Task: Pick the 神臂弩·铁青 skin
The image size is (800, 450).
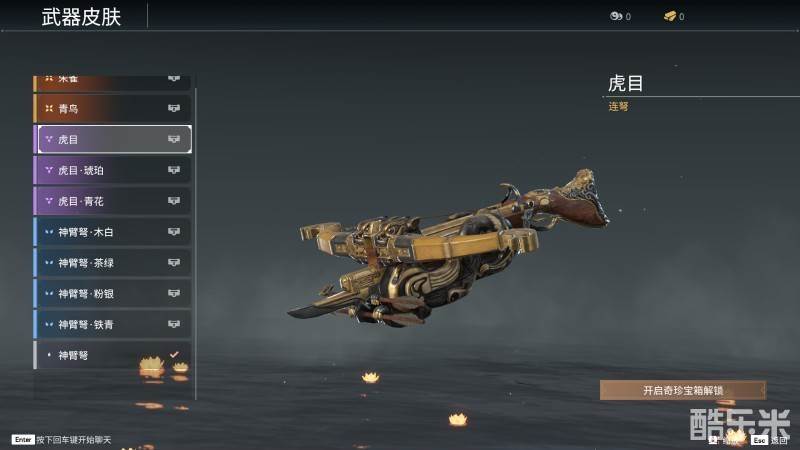Action: pyautogui.click(x=112, y=324)
